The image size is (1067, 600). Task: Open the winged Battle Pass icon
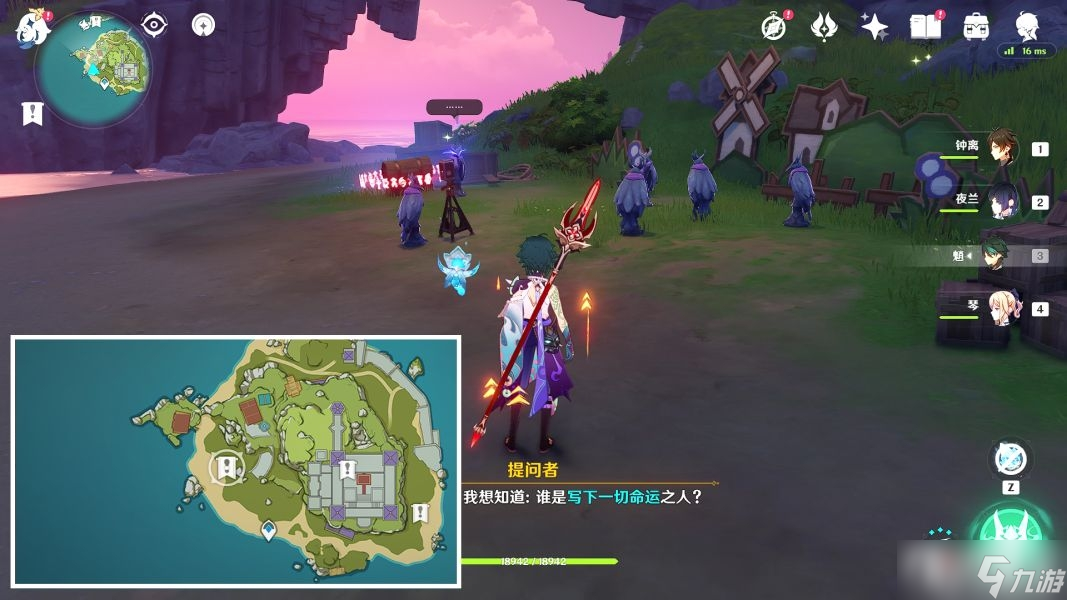pyautogui.click(x=824, y=26)
